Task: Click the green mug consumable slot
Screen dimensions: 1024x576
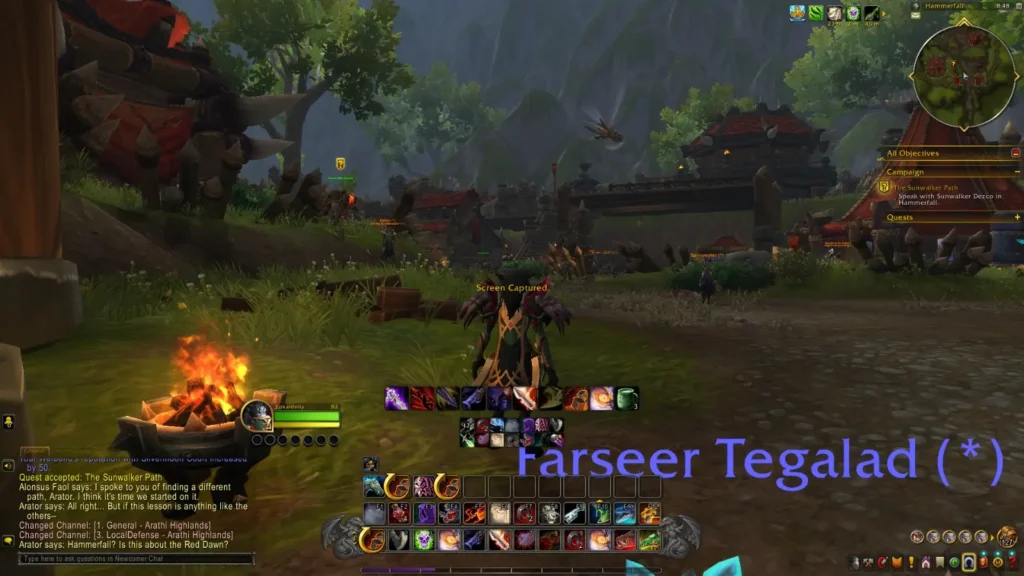Action: coord(627,399)
